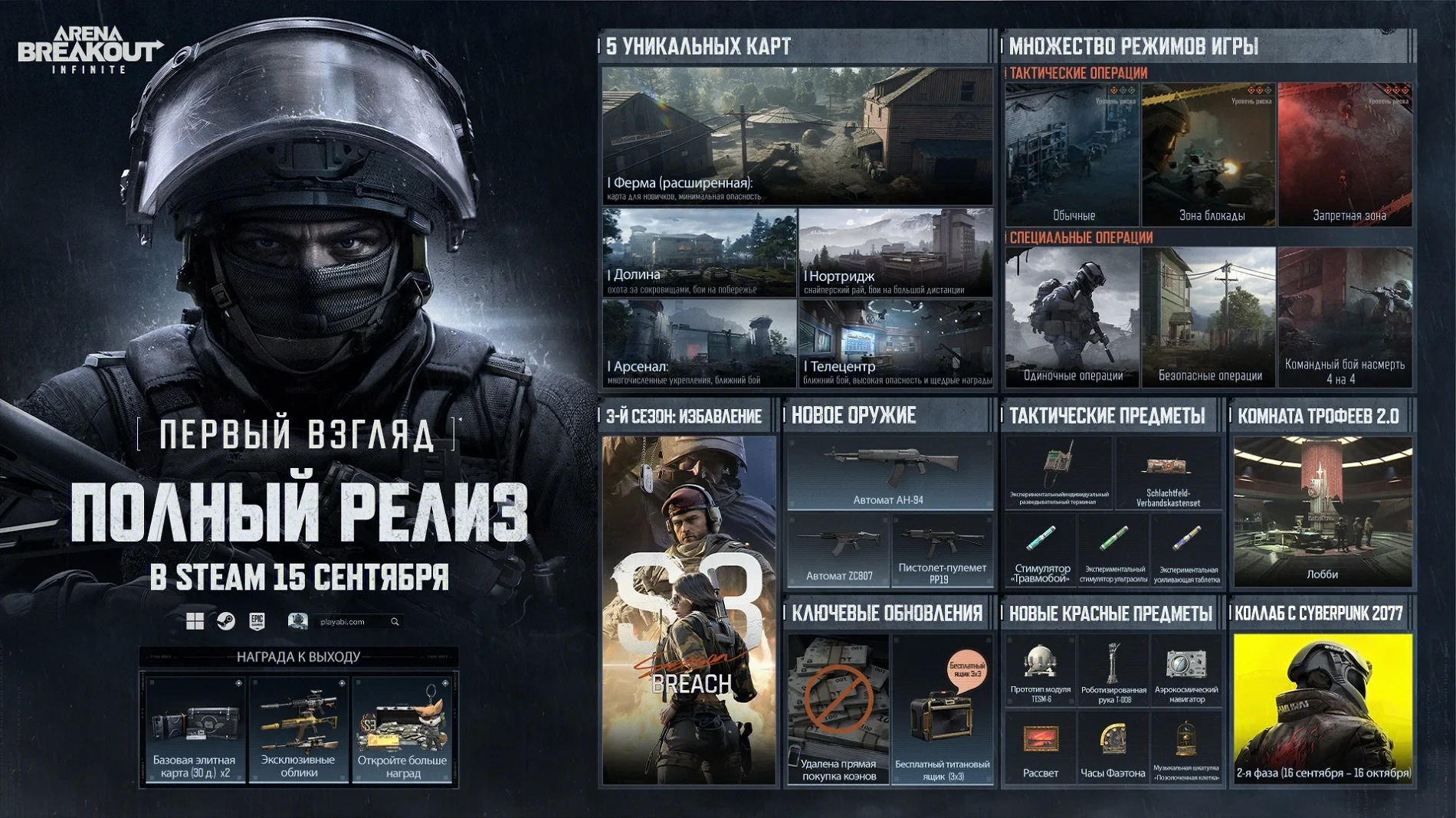Select the Часы Фаэтона red item
The height and width of the screenshot is (818, 1456).
[1112, 747]
